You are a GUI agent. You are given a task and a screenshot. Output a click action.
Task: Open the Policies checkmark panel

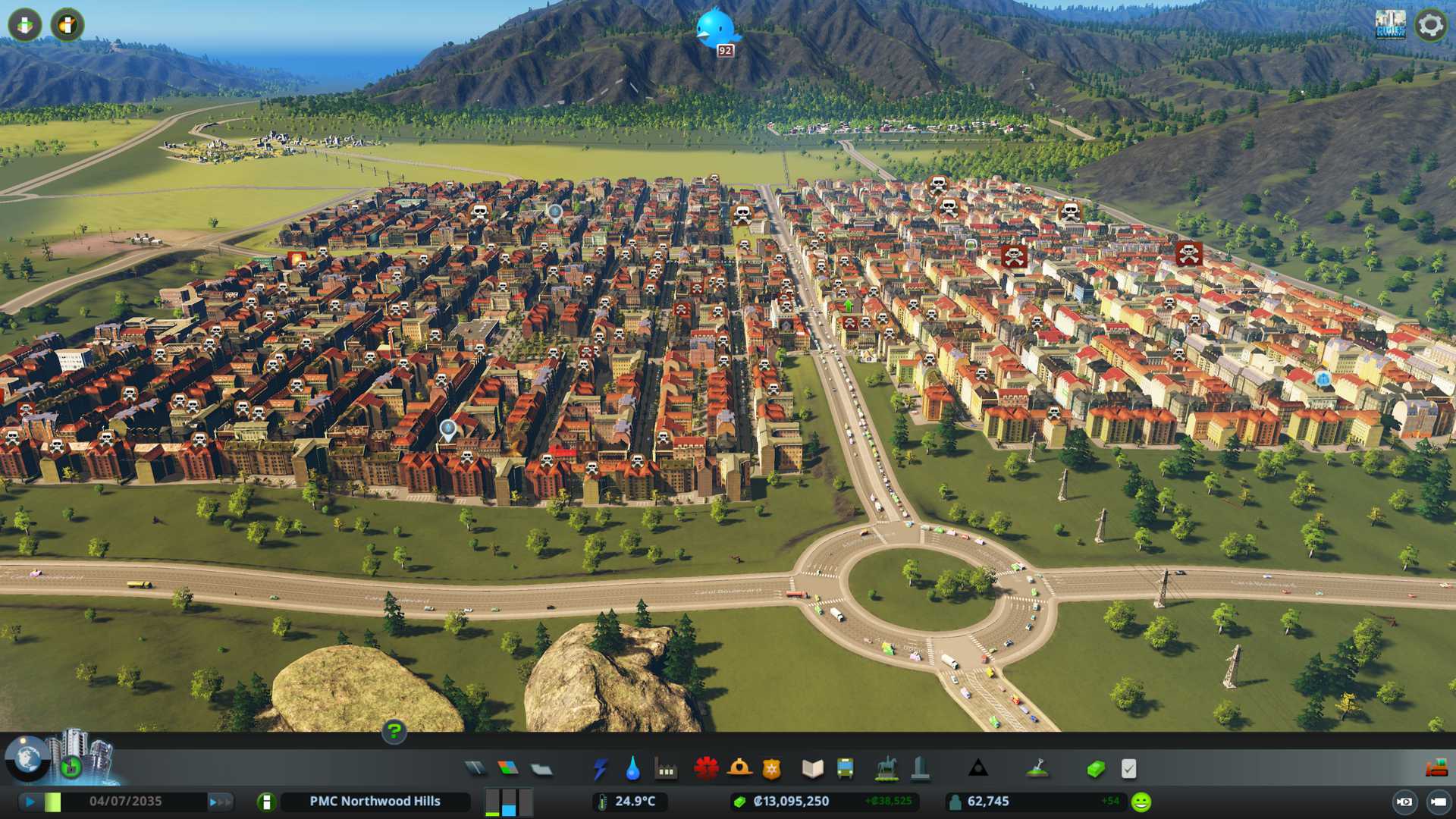click(1128, 769)
